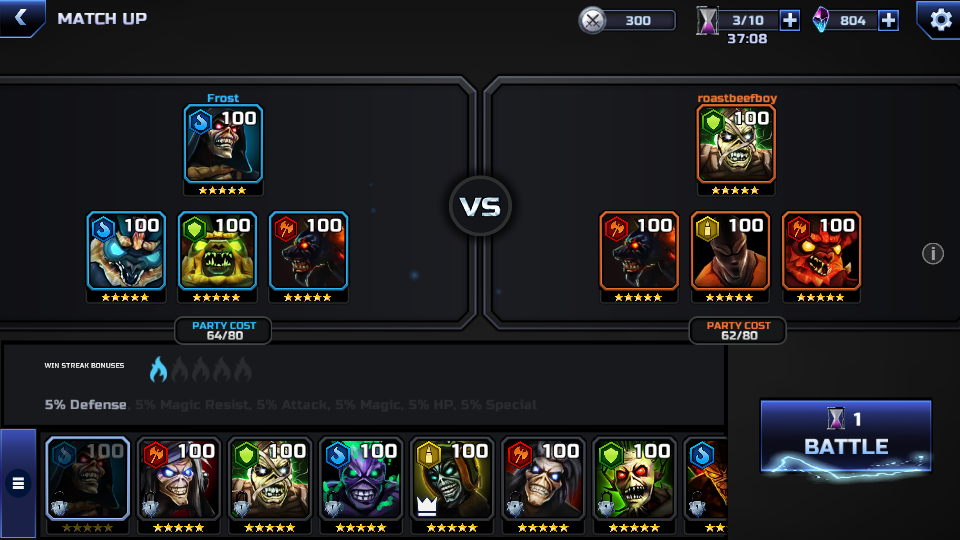Buy more purple gems with plus button

pos(888,20)
